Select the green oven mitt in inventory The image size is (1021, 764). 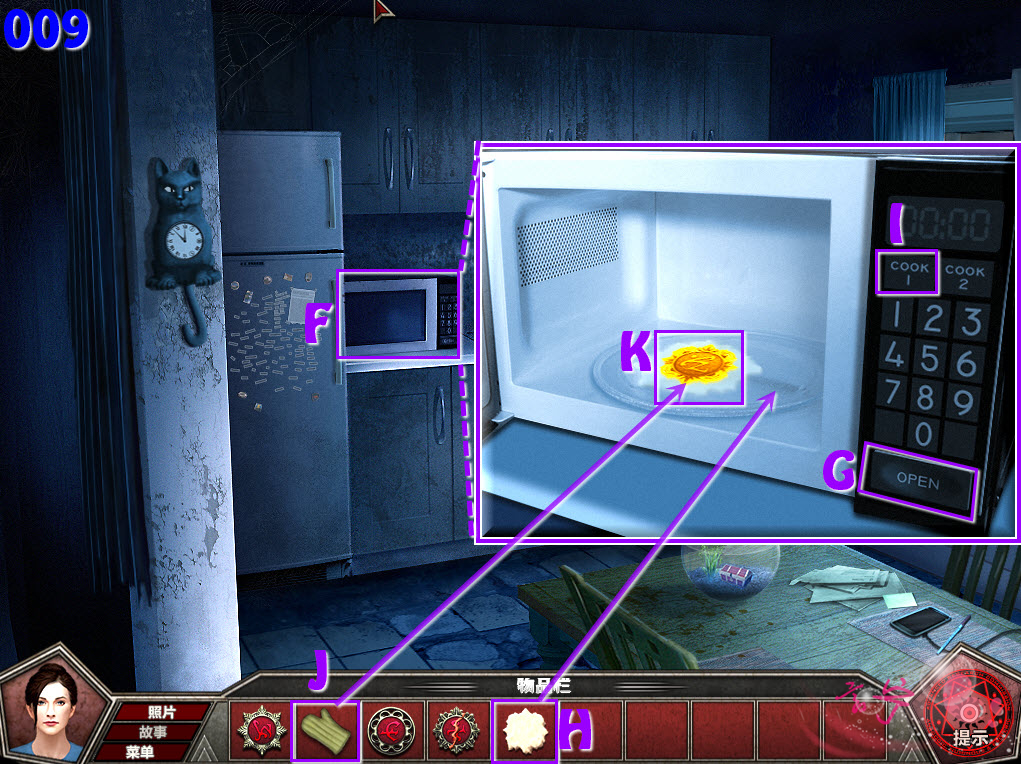325,731
